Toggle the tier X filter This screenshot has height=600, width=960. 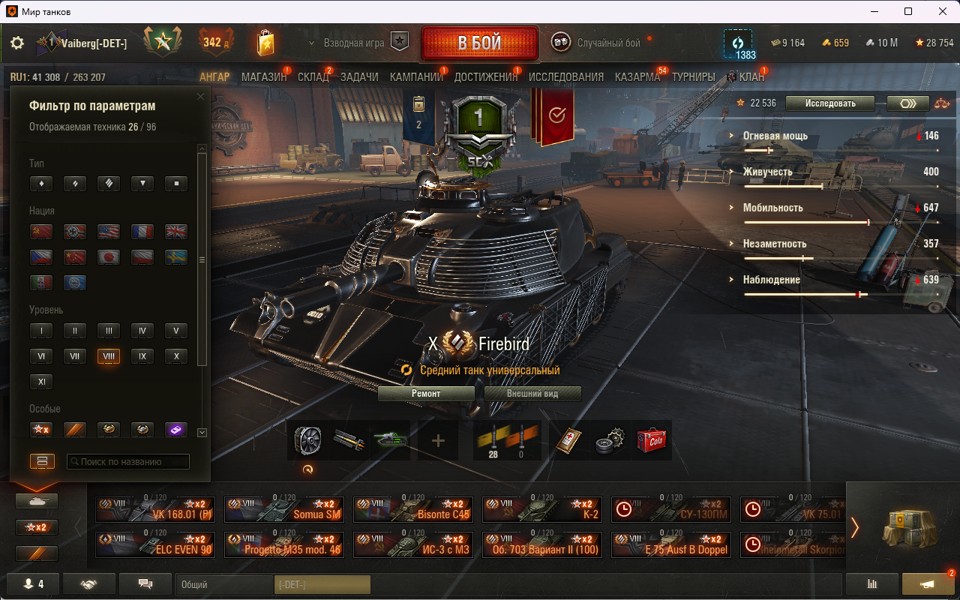click(176, 356)
